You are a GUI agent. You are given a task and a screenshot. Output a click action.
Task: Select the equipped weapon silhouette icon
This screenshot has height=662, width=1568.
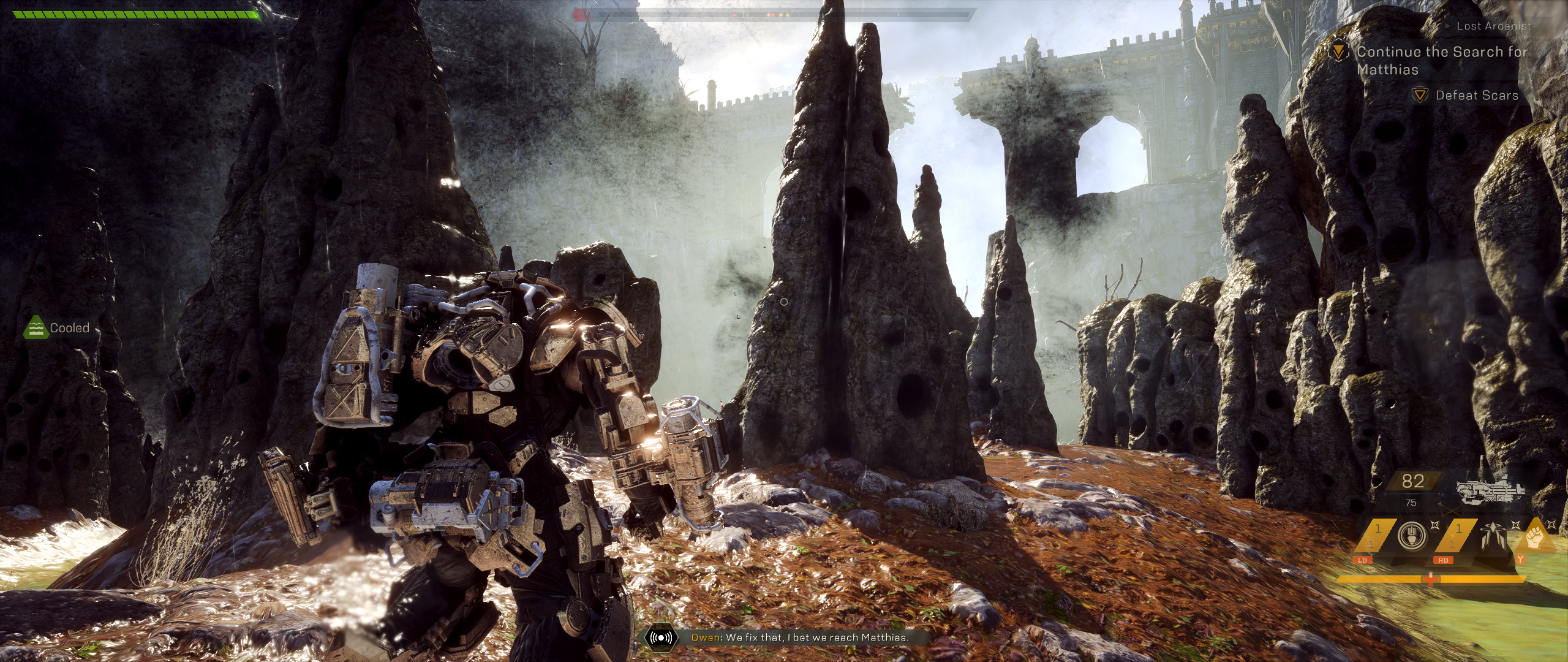click(1489, 487)
